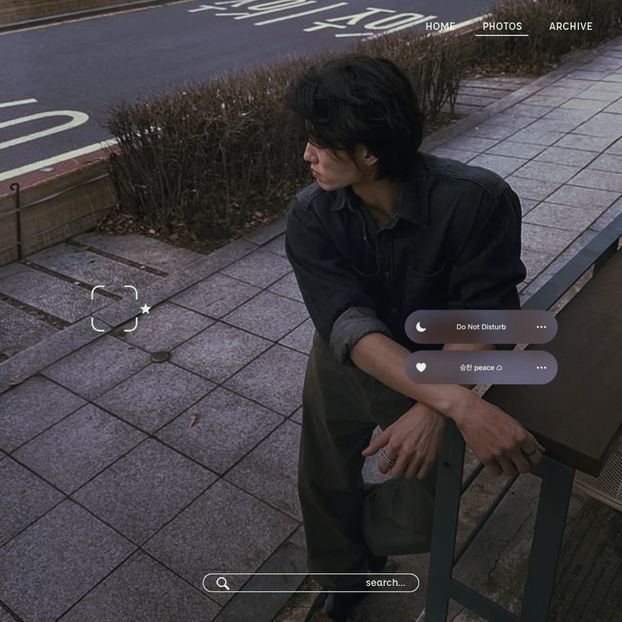The image size is (622, 622).
Task: Select the peace pill with heart
Action: pyautogui.click(x=481, y=367)
